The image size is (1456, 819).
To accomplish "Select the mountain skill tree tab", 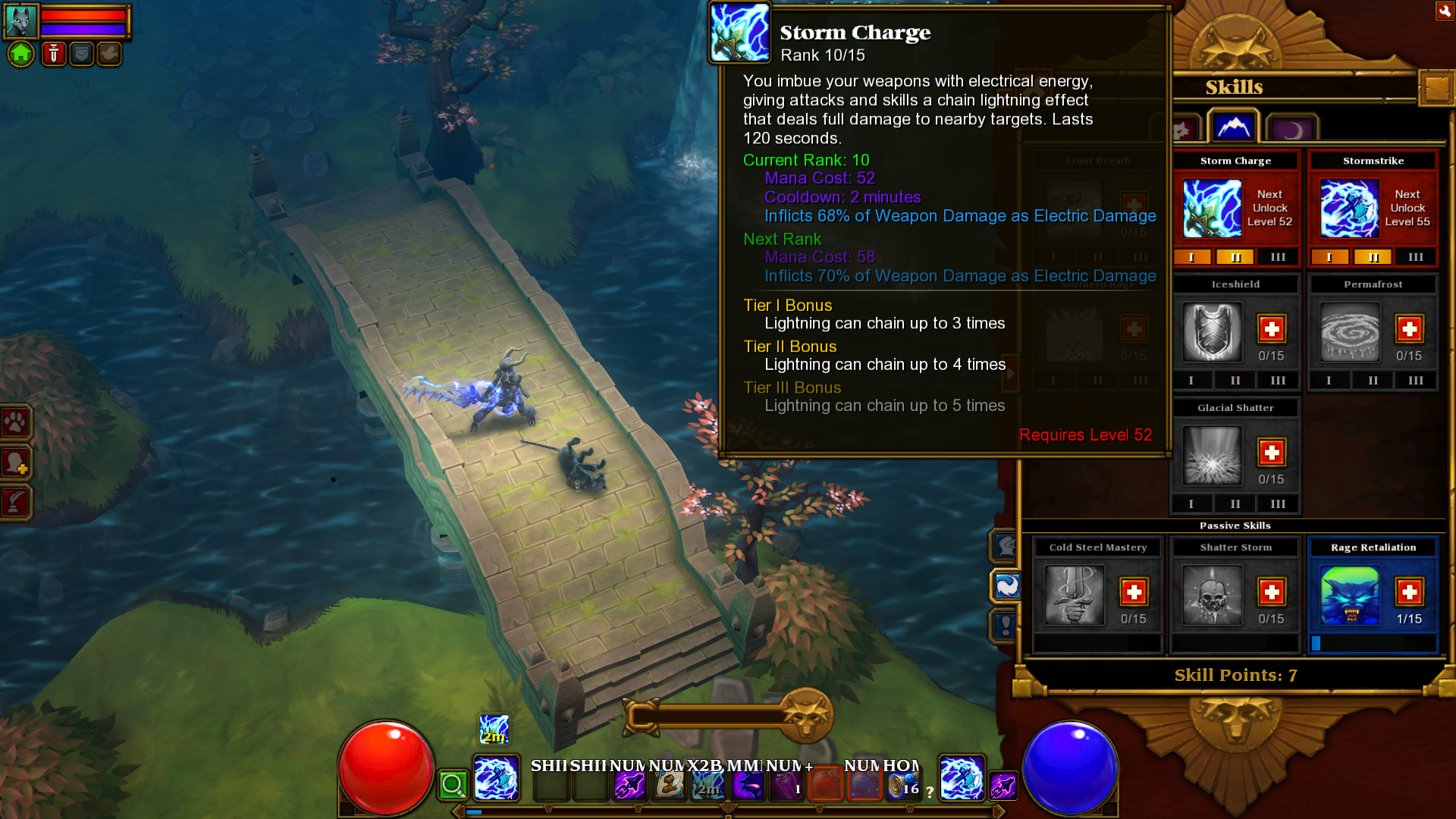I will [x=1233, y=127].
